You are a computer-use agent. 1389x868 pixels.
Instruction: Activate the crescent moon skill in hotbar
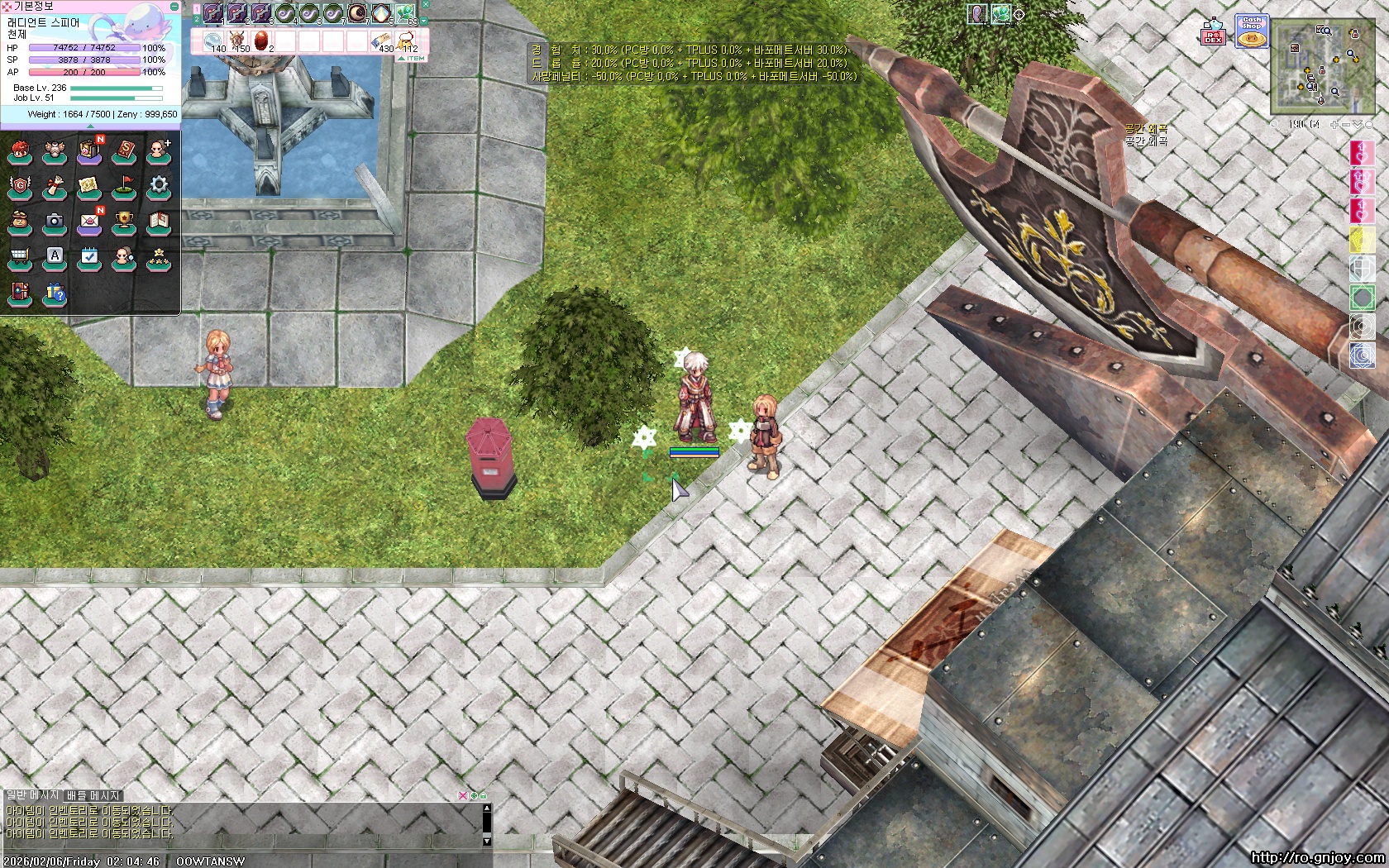[357, 12]
